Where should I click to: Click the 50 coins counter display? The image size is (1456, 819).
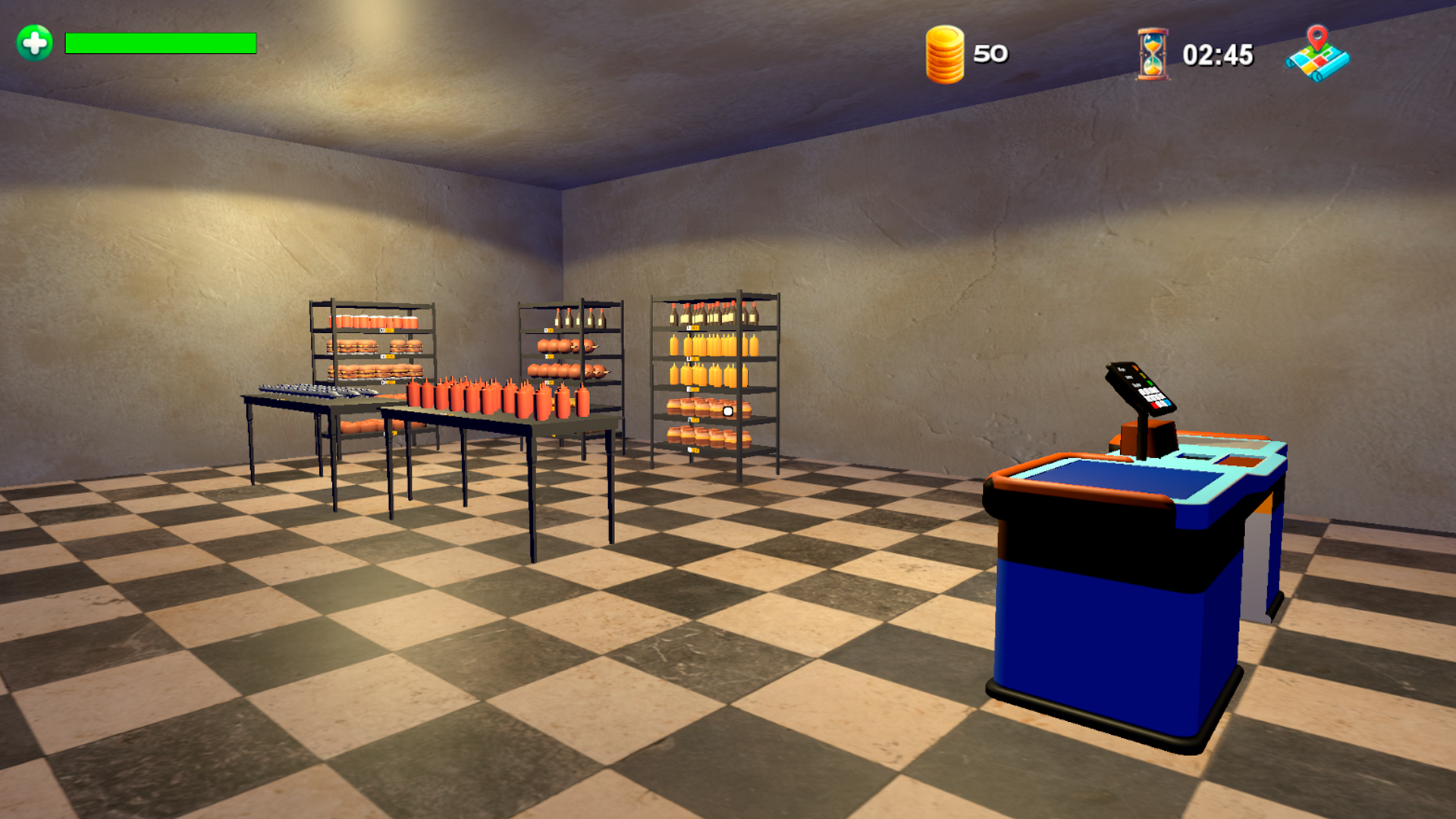coord(988,54)
